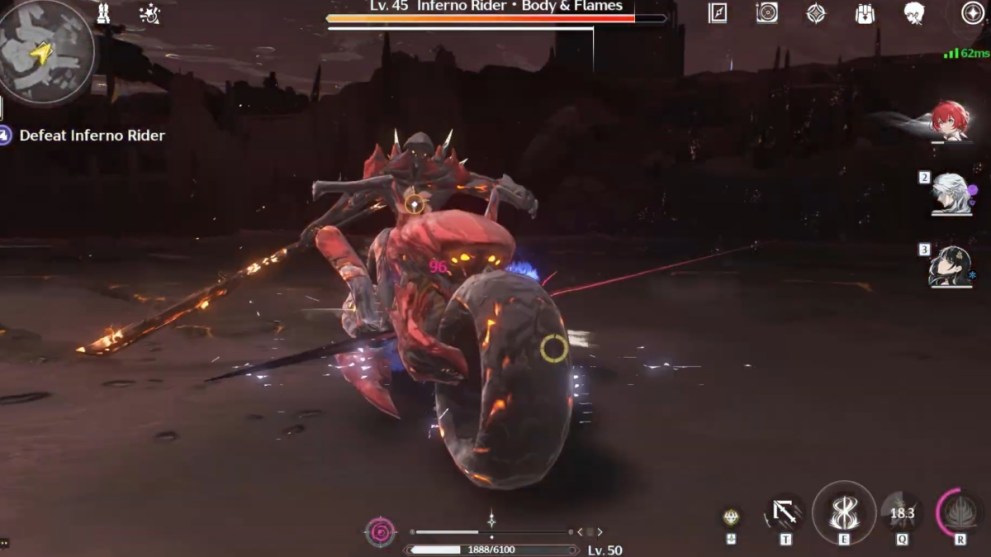Click the pink spiral icon beside the health bar
This screenshot has width=991, height=557.
tap(381, 531)
